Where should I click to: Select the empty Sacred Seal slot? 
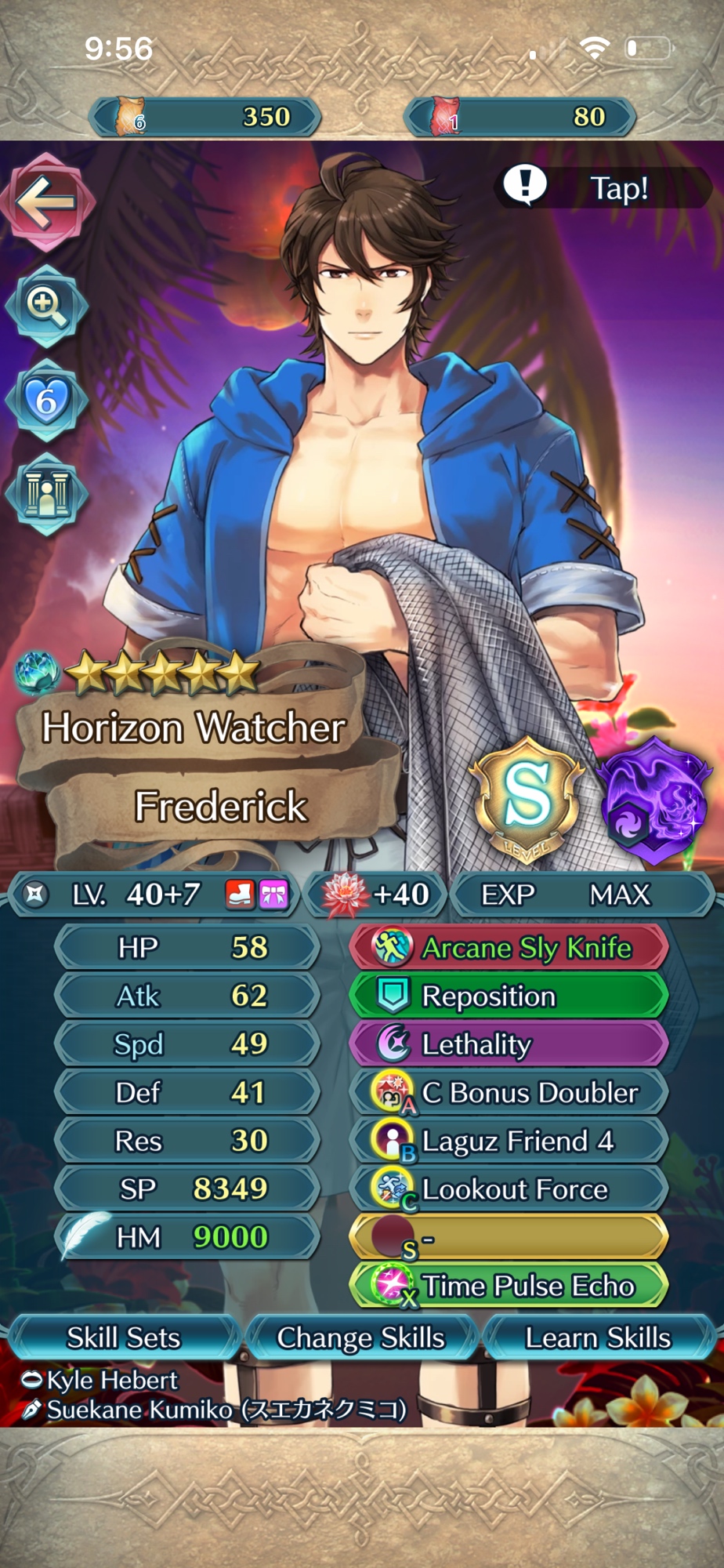[x=509, y=1238]
